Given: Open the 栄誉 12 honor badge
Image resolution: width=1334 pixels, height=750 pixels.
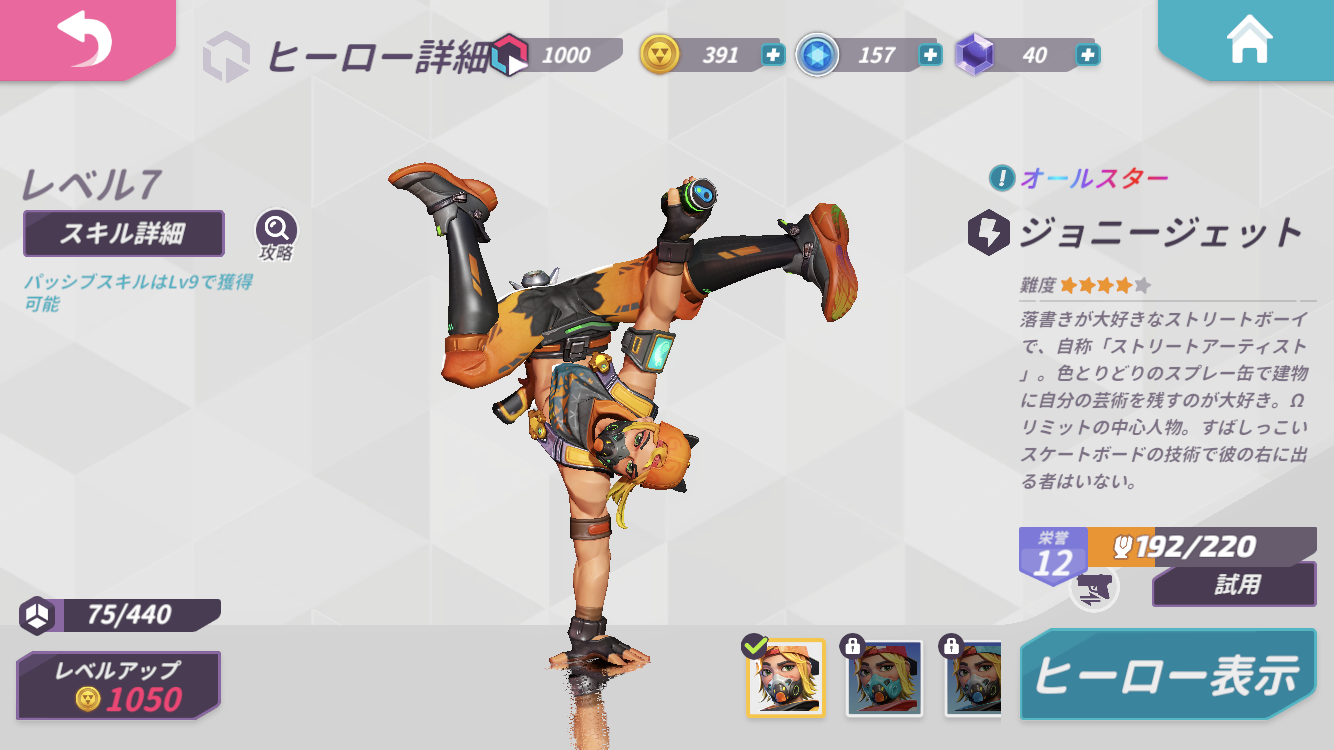Looking at the screenshot, I should [1052, 556].
